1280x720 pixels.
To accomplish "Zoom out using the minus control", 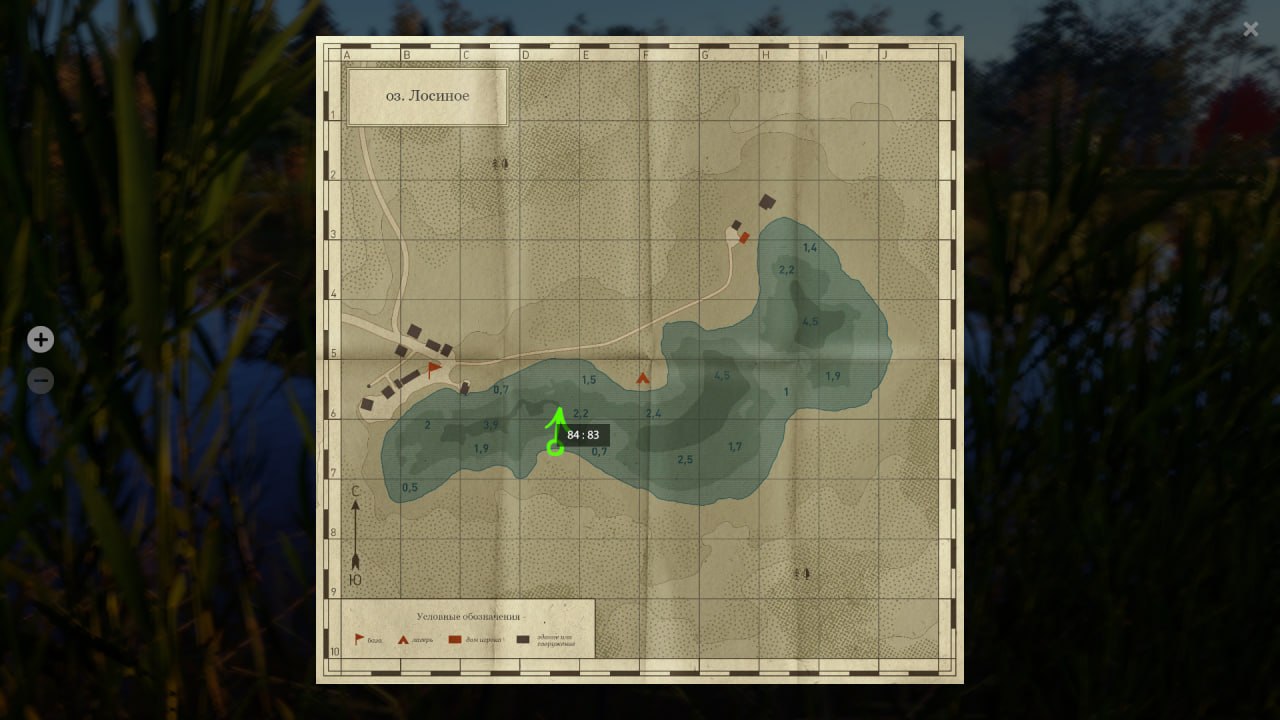I will pos(40,381).
